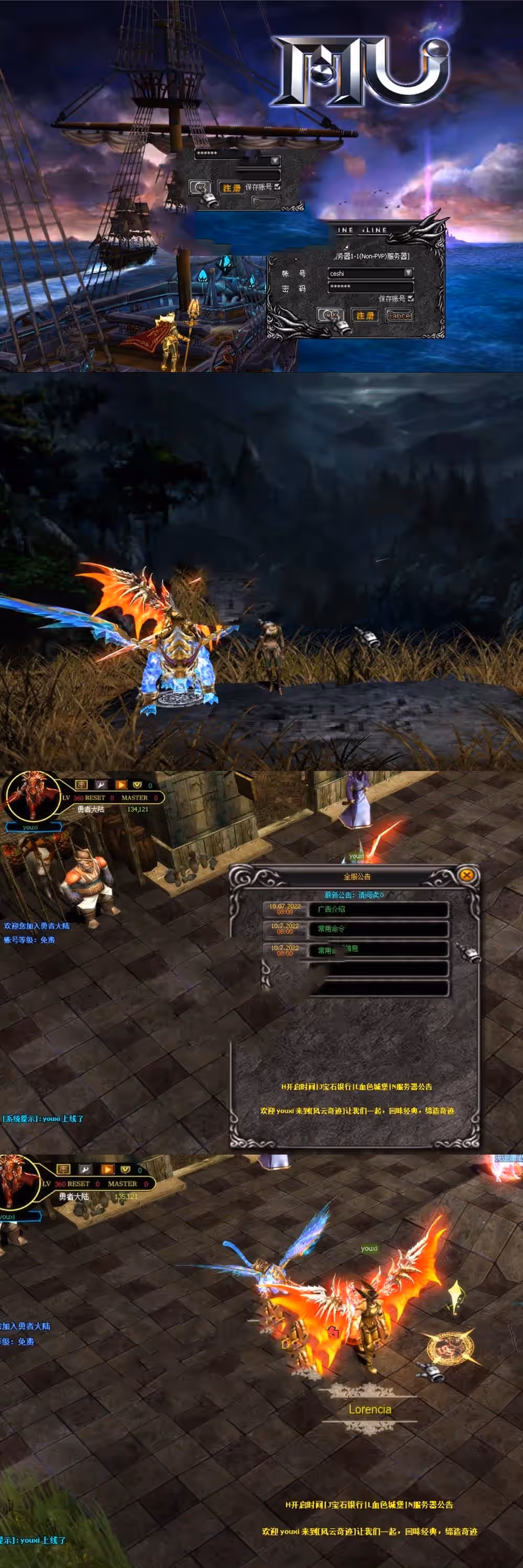Screen dimensions: 523x1568
Task: Close the 全服公告 announcement panel
Action: pyautogui.click(x=467, y=875)
